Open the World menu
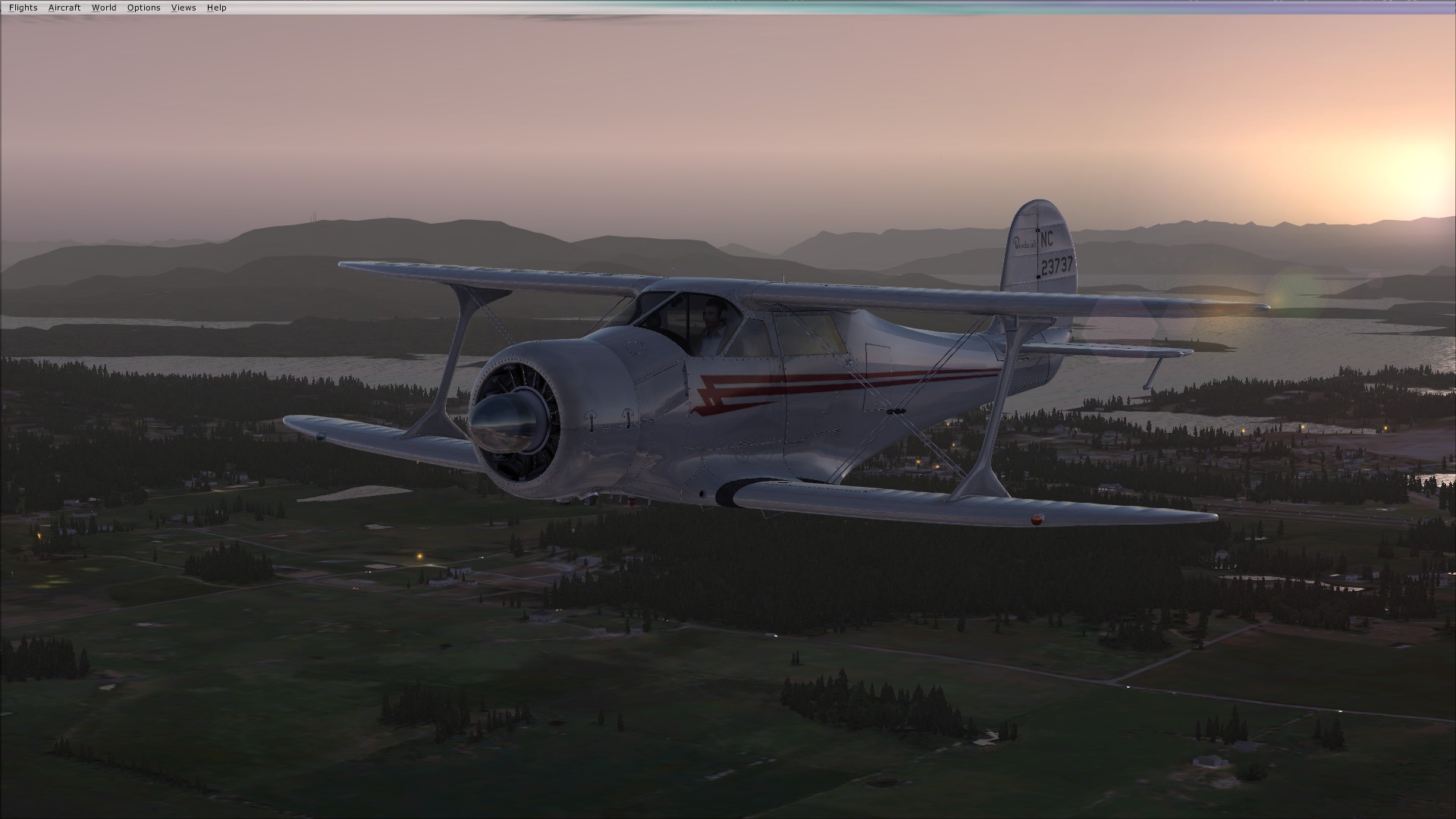This screenshot has width=1456, height=819. pos(104,8)
